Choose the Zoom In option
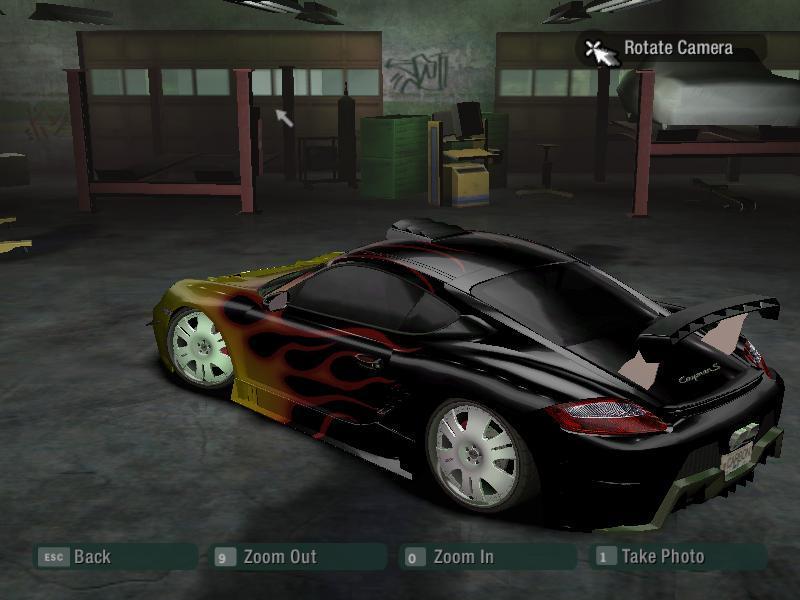 (462, 557)
